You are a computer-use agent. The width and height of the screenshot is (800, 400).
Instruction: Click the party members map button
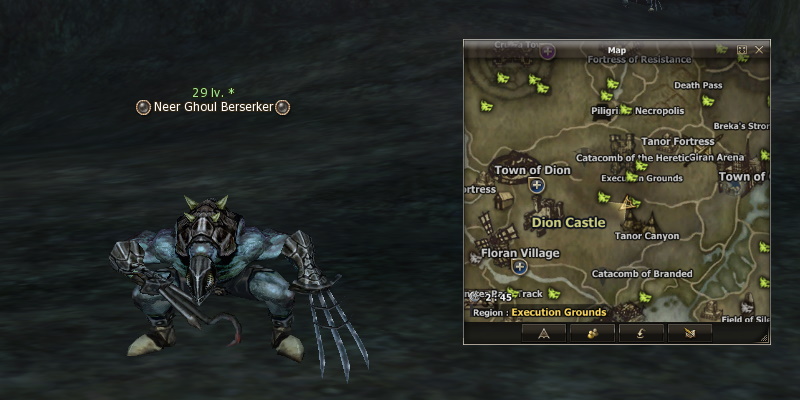pyautogui.click(x=593, y=333)
